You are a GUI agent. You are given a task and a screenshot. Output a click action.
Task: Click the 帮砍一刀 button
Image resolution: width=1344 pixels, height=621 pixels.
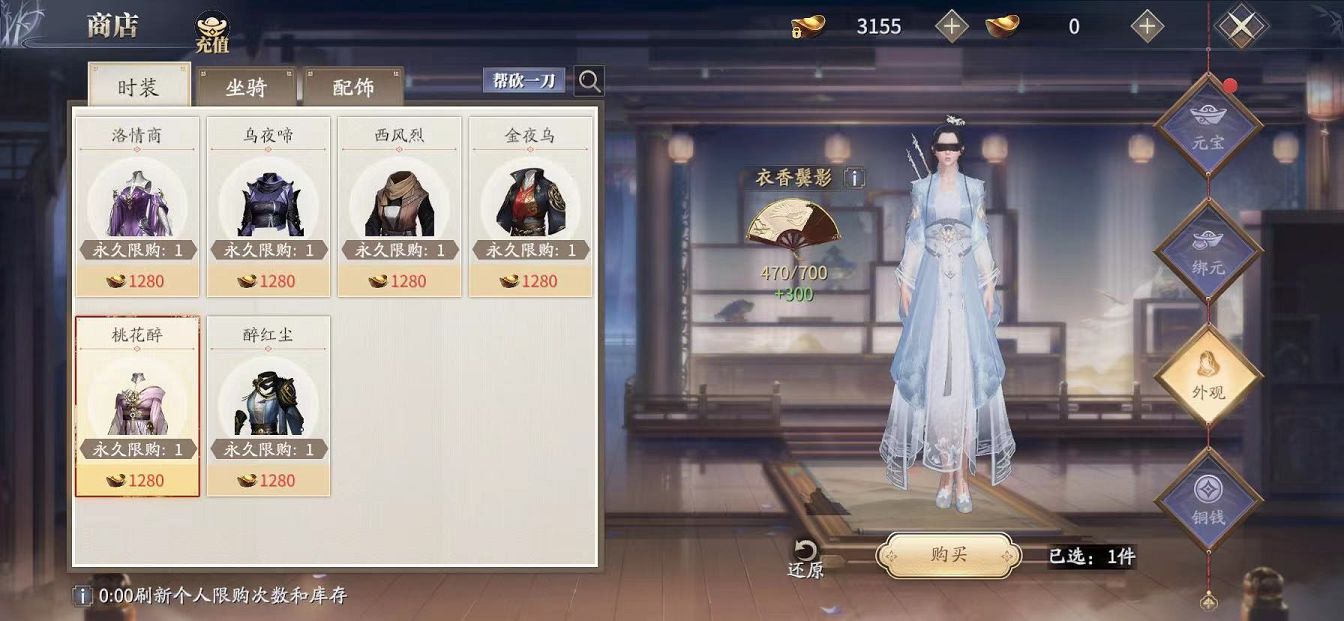(x=524, y=81)
